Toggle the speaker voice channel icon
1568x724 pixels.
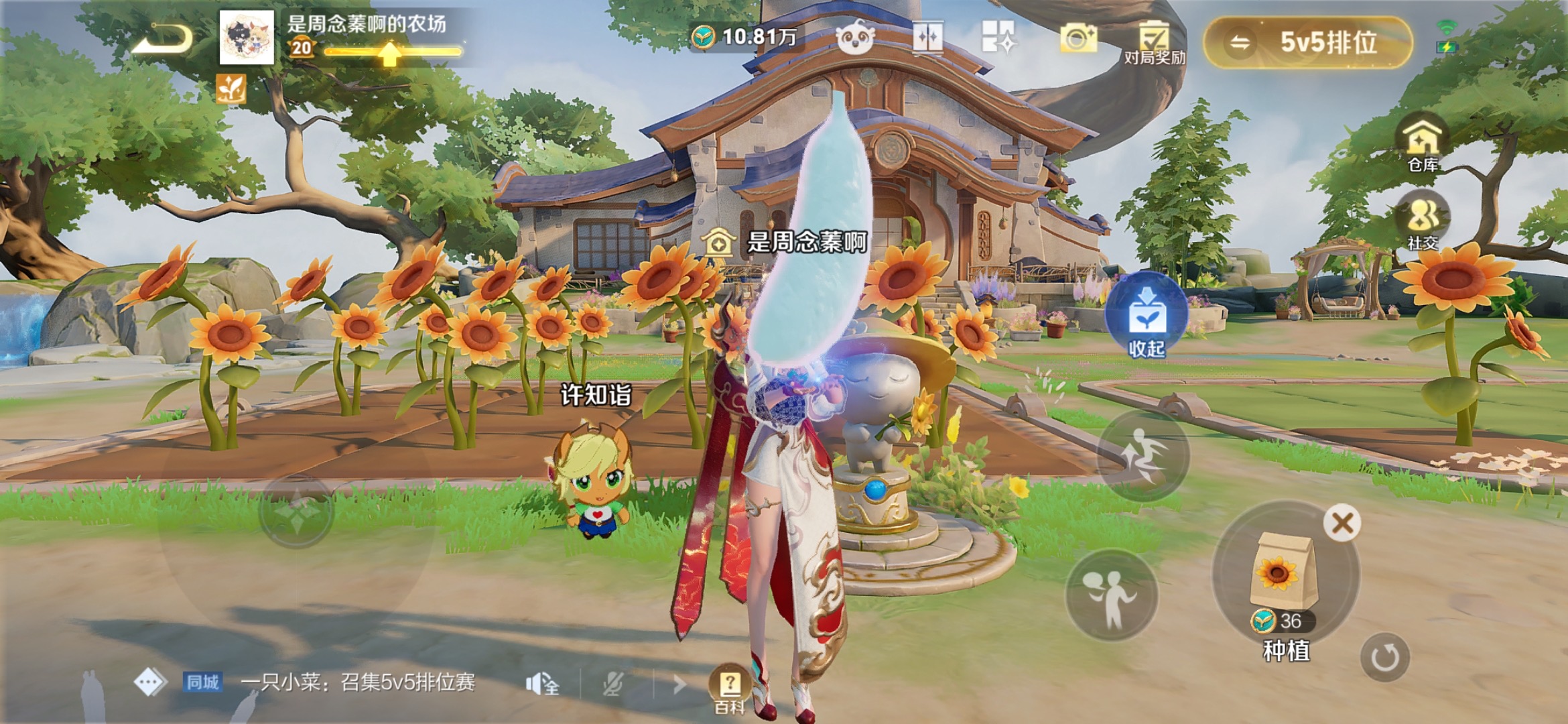pos(541,684)
